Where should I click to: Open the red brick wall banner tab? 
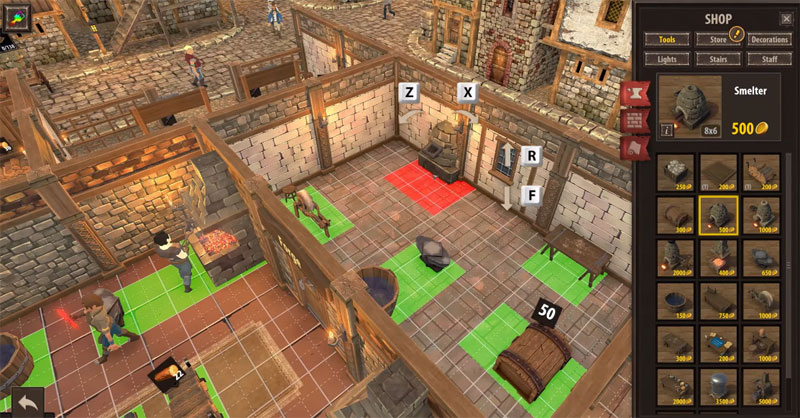click(632, 121)
